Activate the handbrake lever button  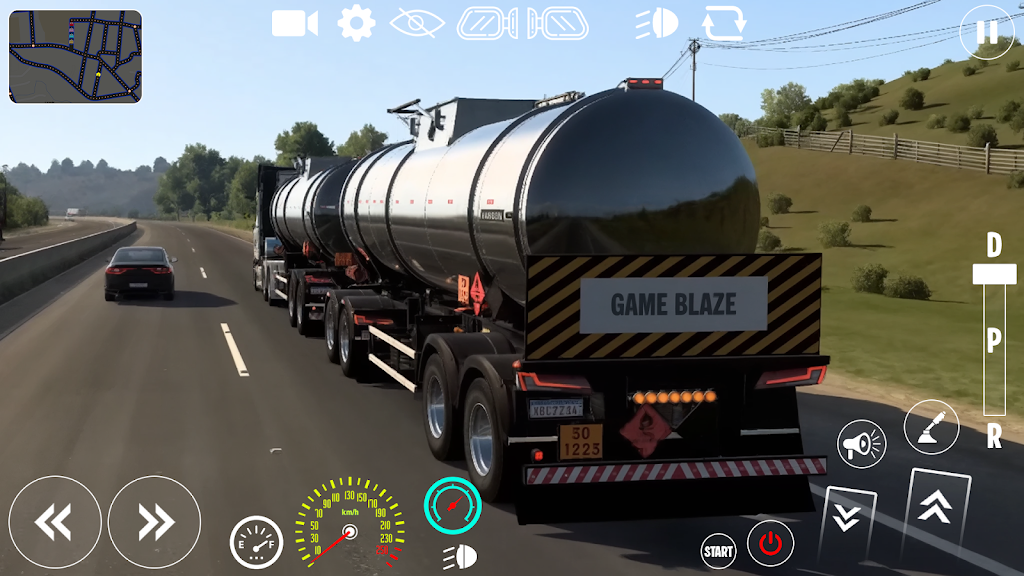tap(931, 426)
